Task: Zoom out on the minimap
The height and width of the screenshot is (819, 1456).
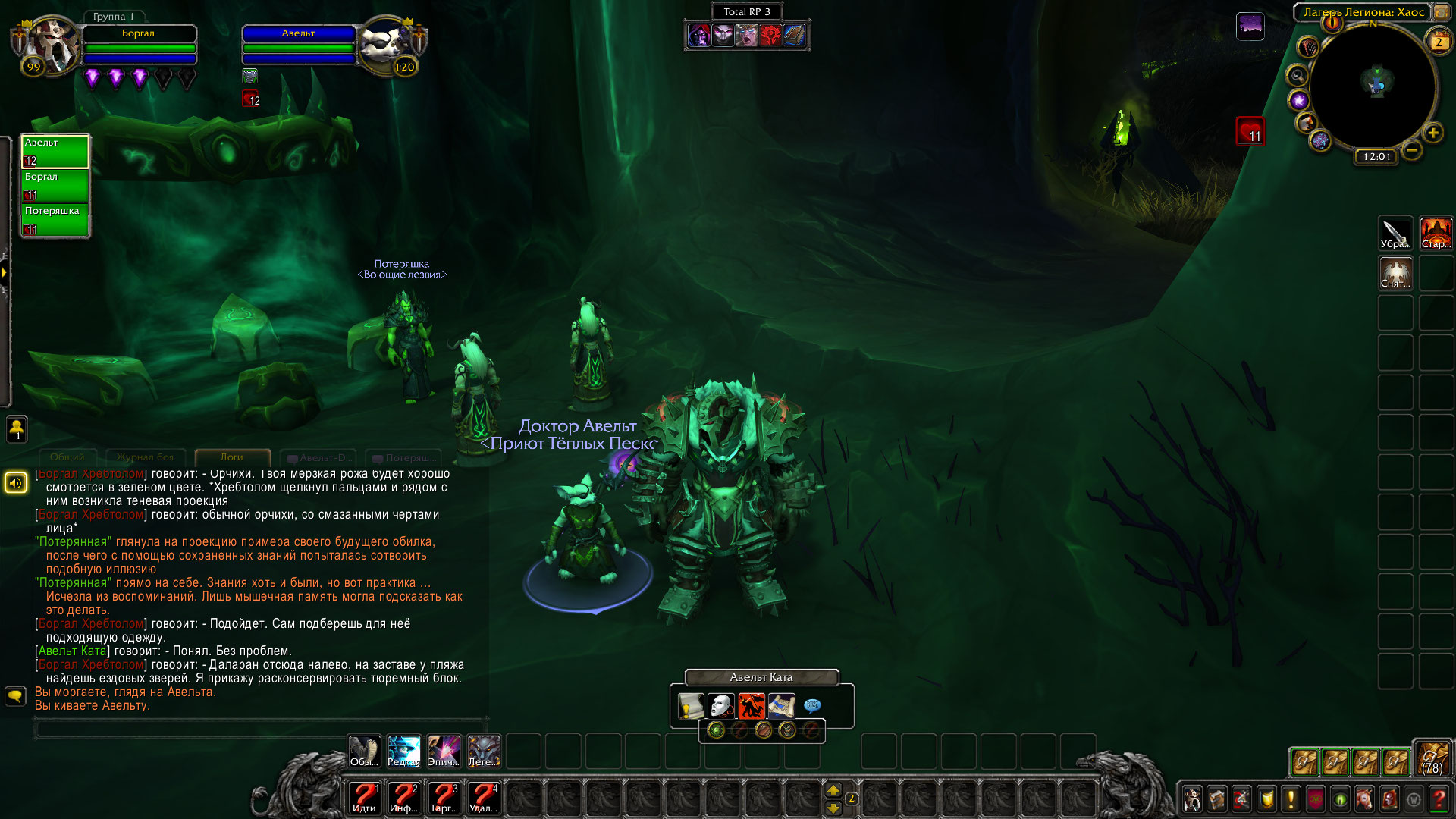Action: (1411, 150)
